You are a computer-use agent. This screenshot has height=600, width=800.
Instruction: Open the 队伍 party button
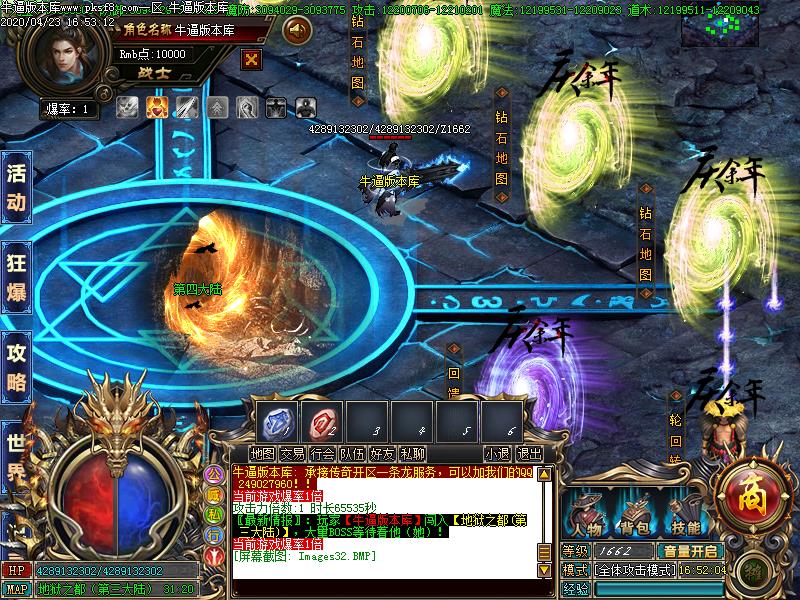[x=352, y=453]
